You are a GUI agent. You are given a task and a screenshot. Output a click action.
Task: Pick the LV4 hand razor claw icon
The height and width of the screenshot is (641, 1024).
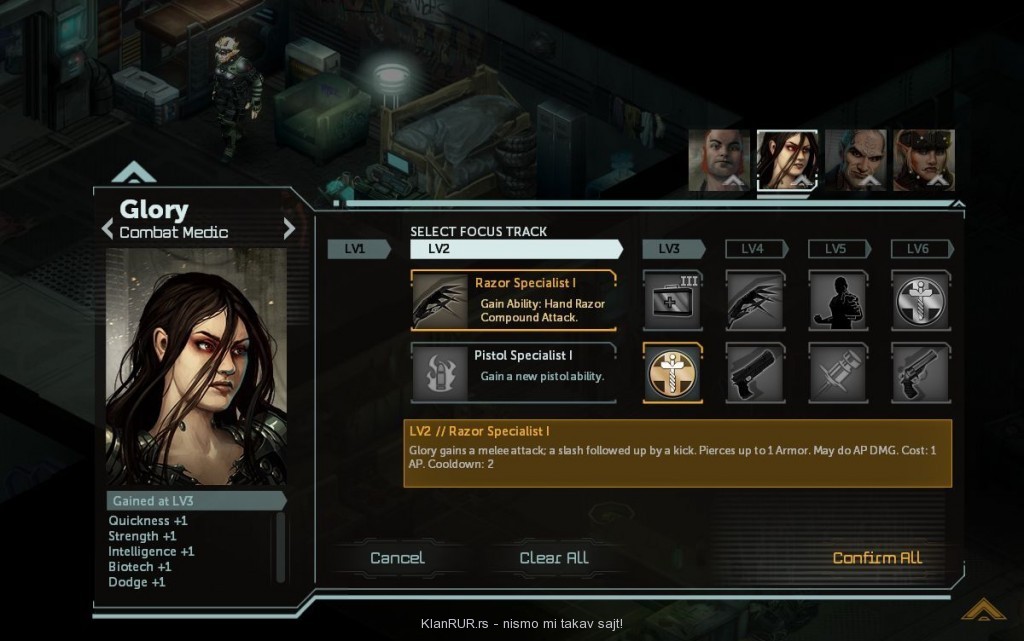(755, 300)
